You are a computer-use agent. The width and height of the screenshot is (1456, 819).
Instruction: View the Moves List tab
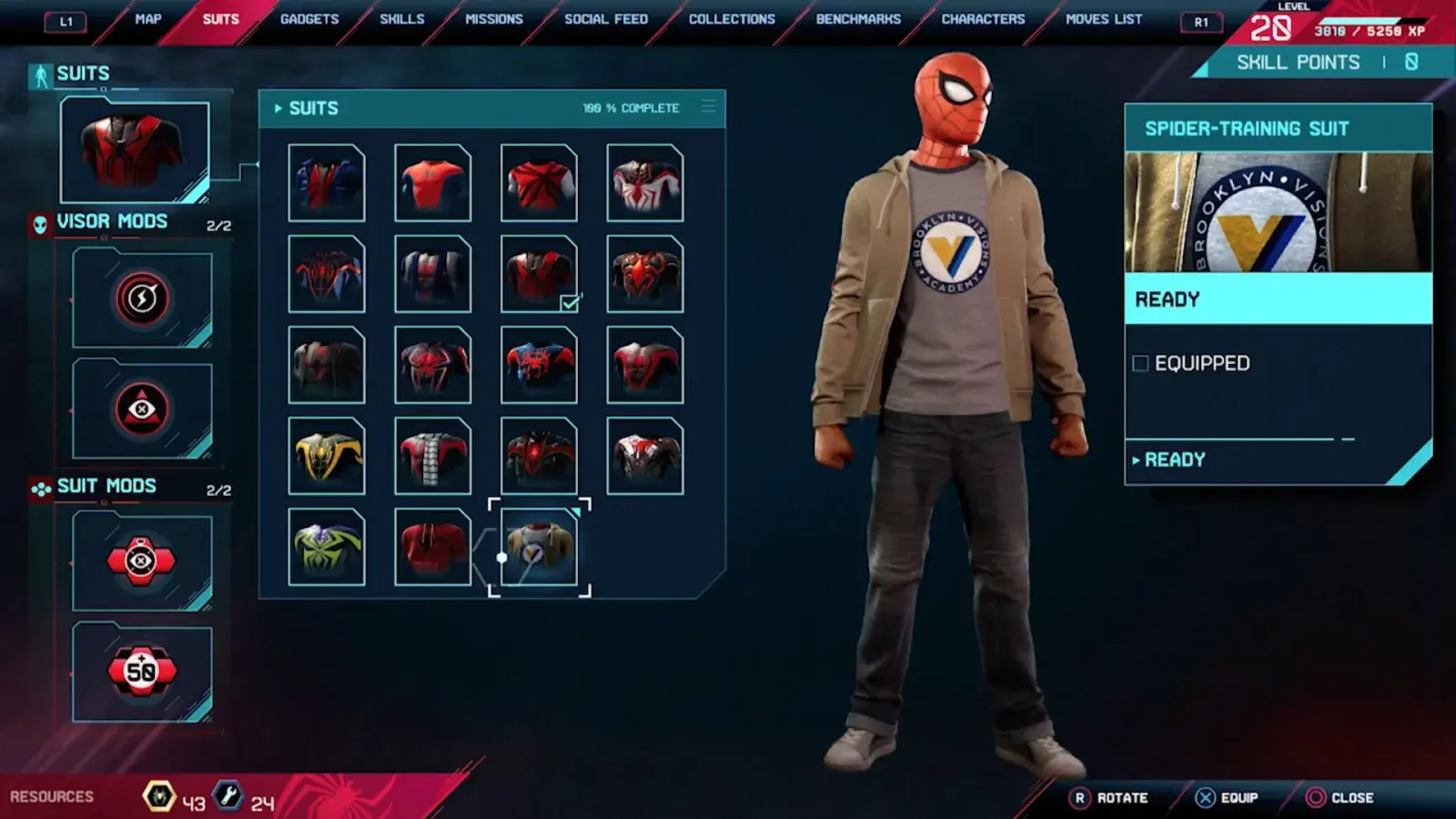tap(1104, 19)
